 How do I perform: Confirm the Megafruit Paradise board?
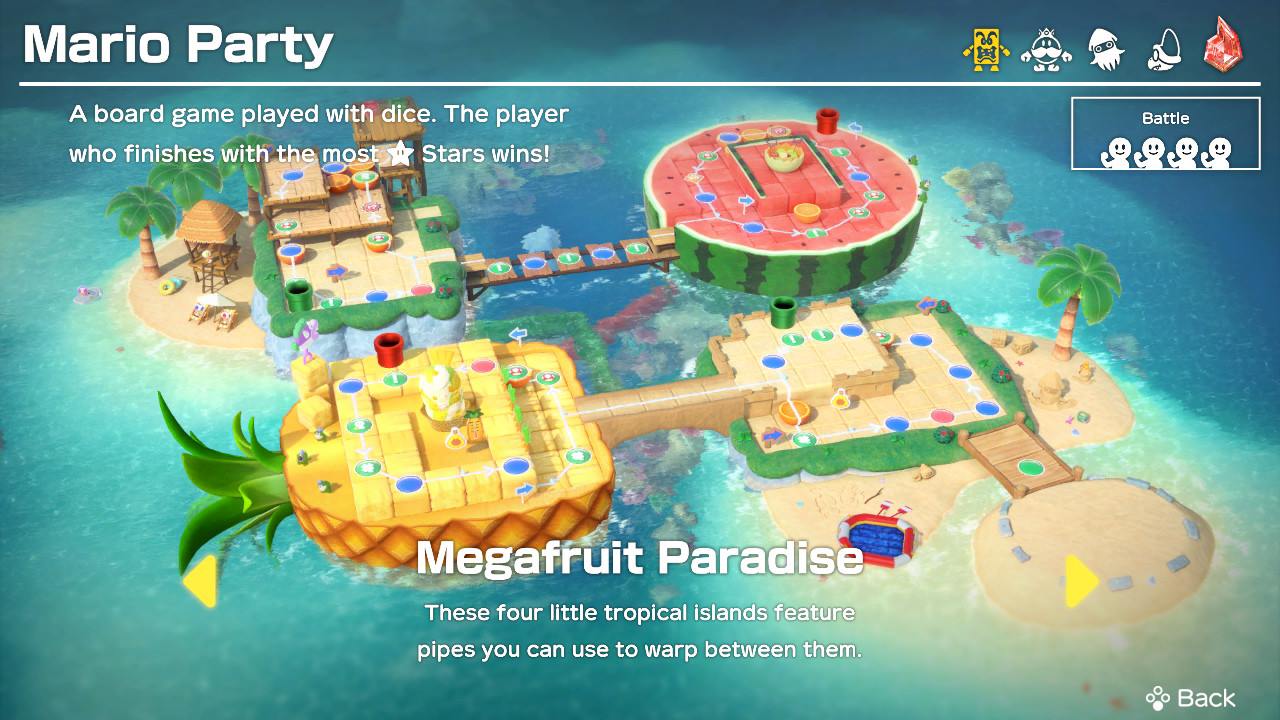pyautogui.click(x=639, y=558)
